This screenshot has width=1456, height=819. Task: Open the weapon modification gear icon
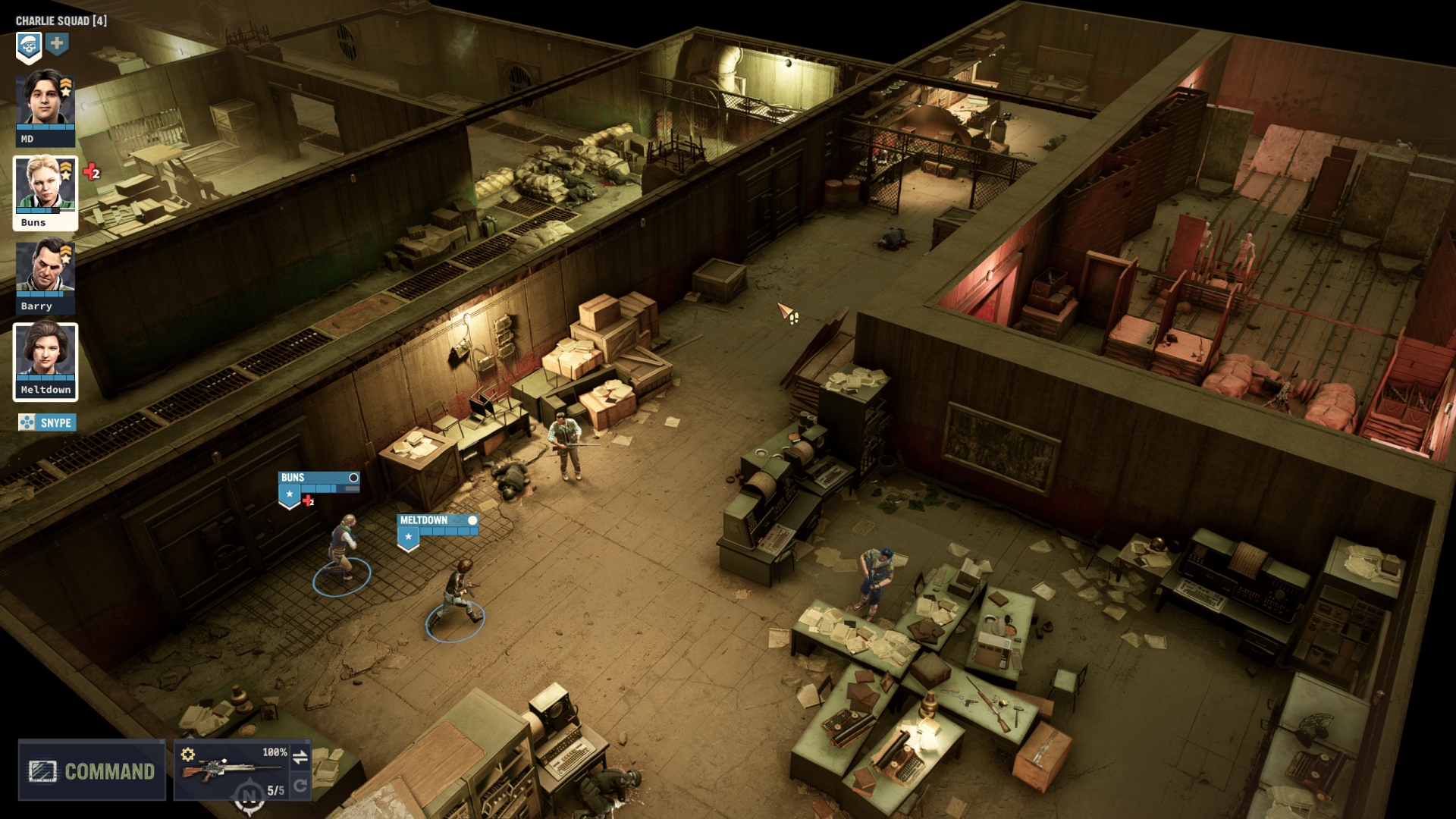click(x=189, y=753)
